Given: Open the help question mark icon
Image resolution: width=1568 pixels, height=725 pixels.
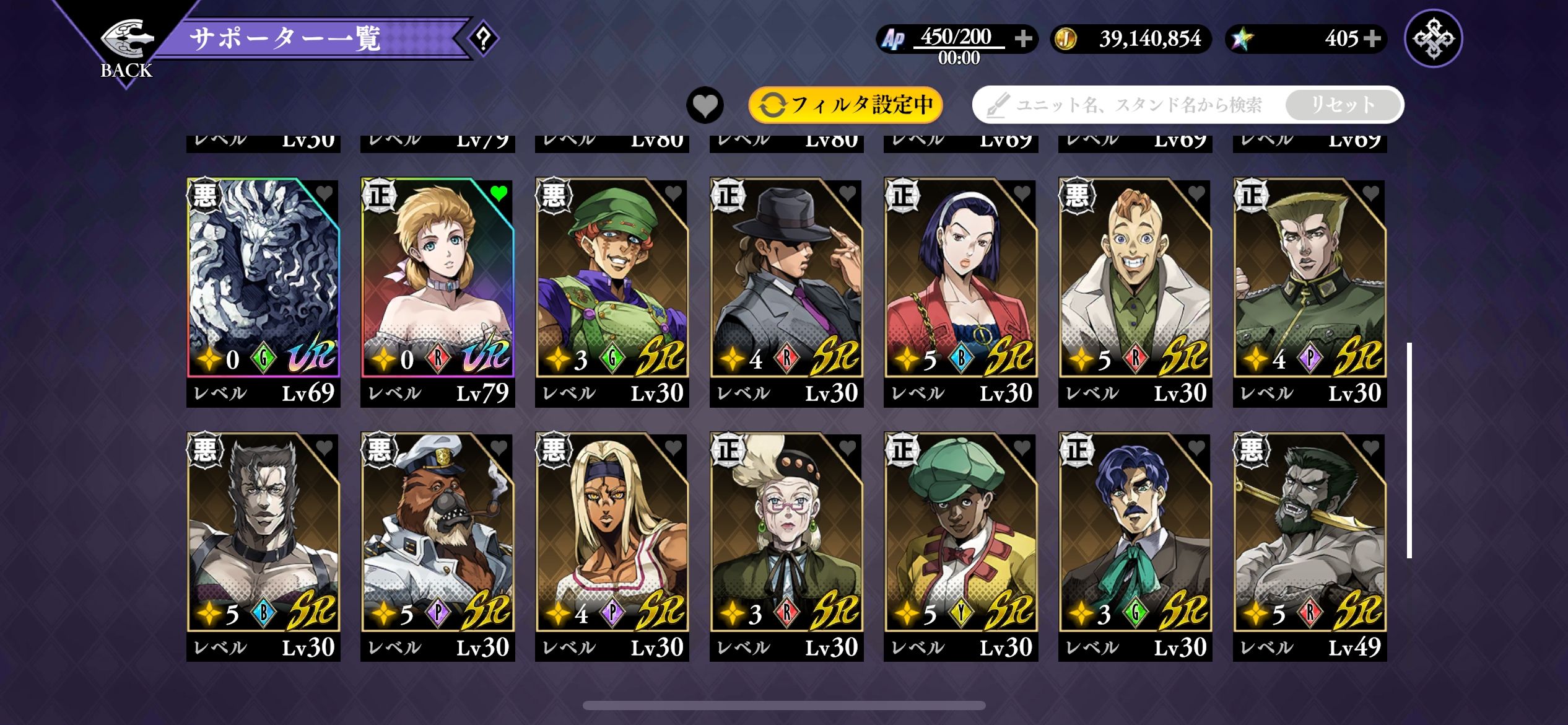Looking at the screenshot, I should pos(483,38).
